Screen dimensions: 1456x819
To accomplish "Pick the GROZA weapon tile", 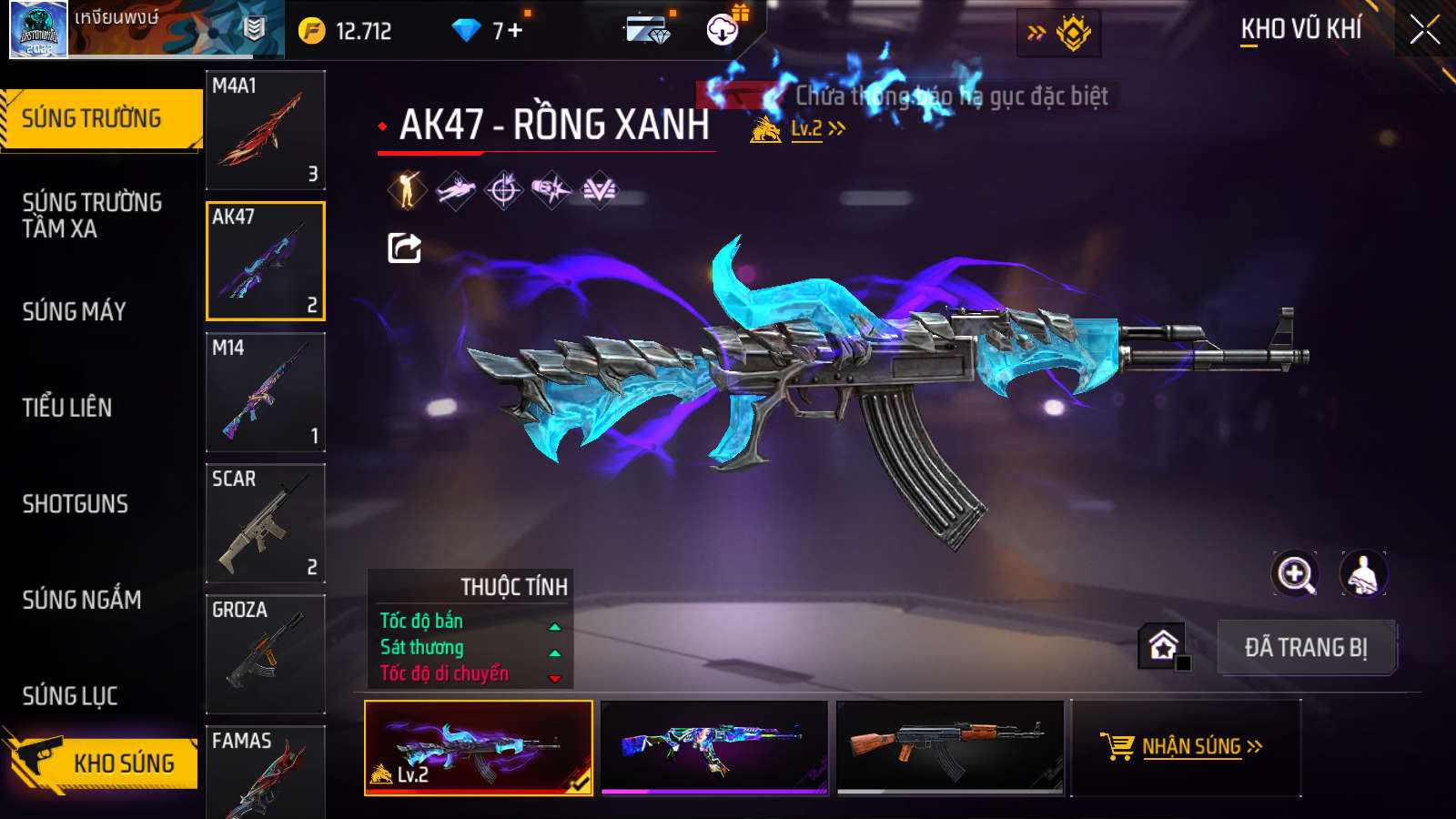I will 265,654.
